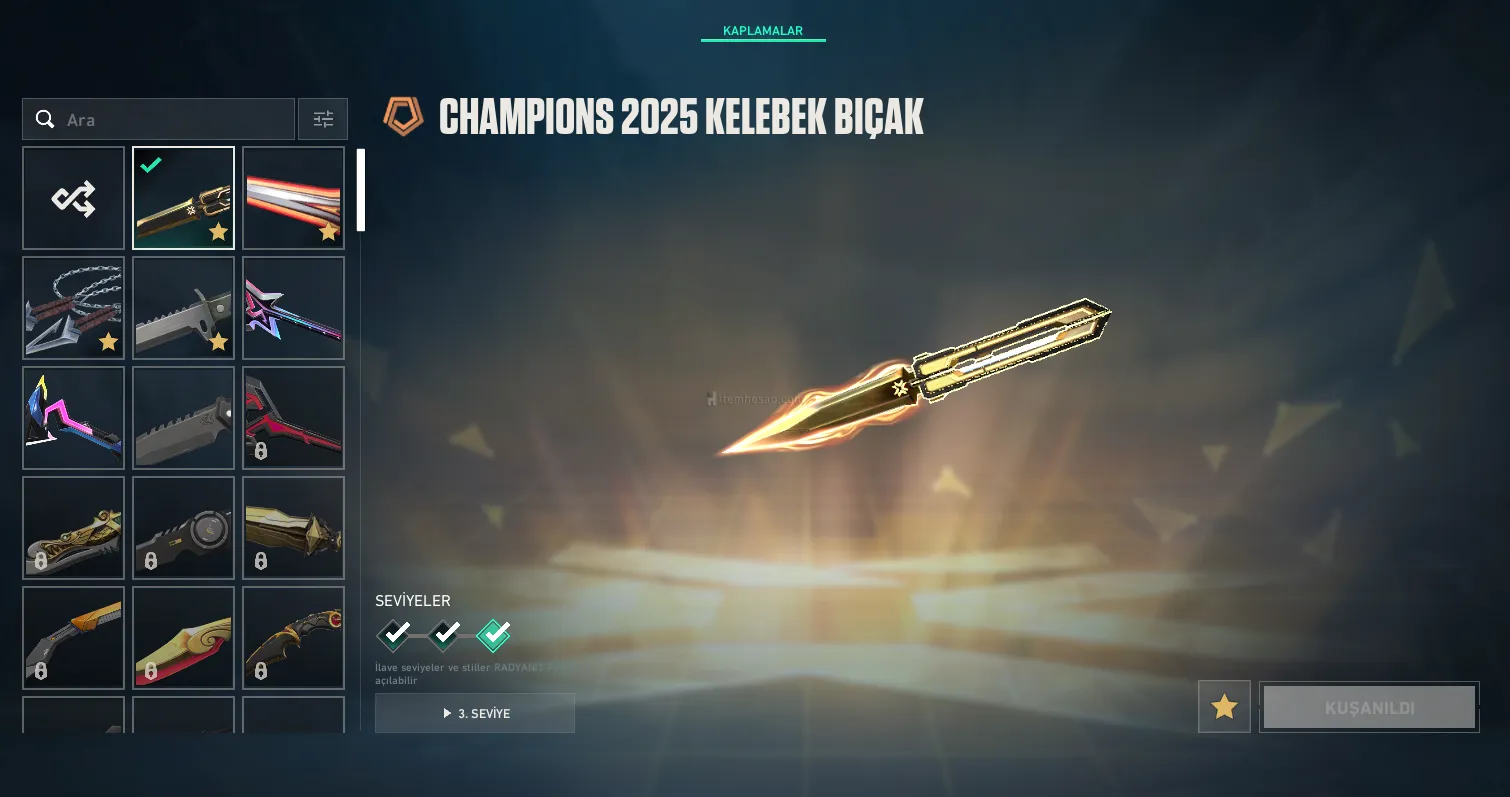1510x797 pixels.
Task: Select the locked red and gold curved blade
Action: pos(184,638)
